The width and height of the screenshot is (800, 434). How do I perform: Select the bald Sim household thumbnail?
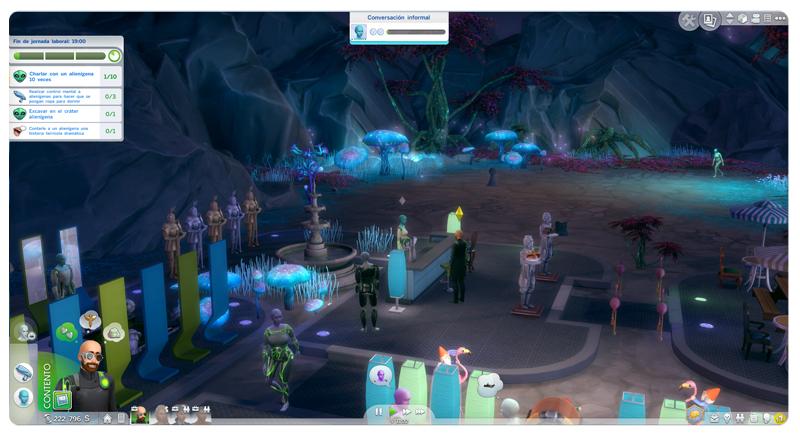(140, 414)
